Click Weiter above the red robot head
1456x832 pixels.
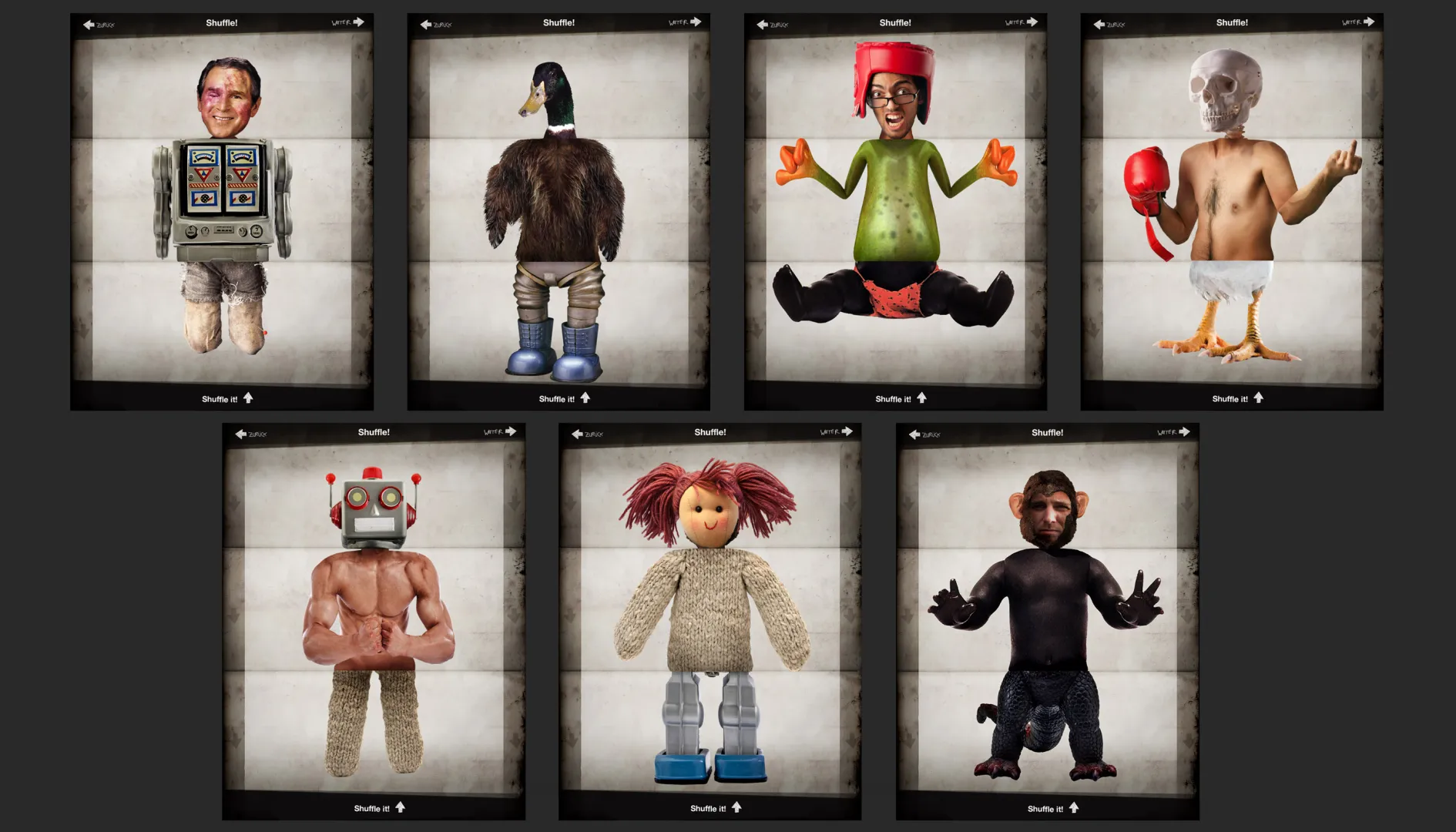(500, 432)
